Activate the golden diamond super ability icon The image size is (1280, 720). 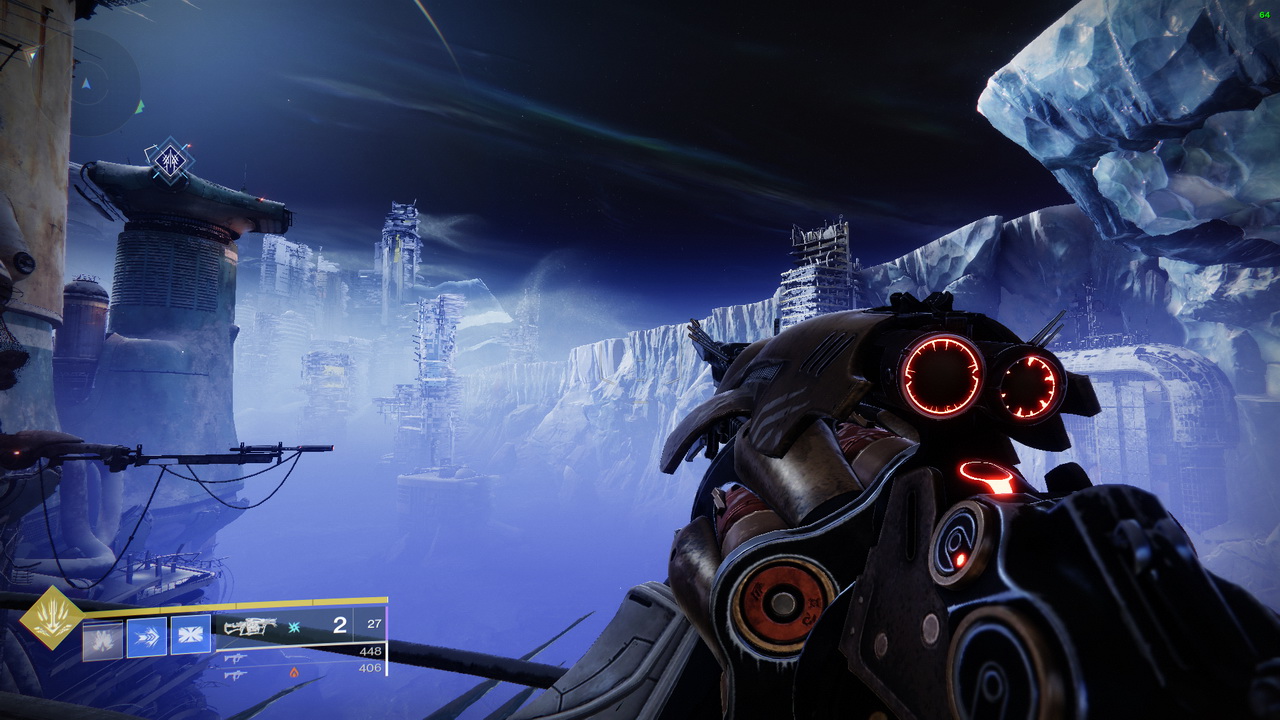(x=52, y=618)
